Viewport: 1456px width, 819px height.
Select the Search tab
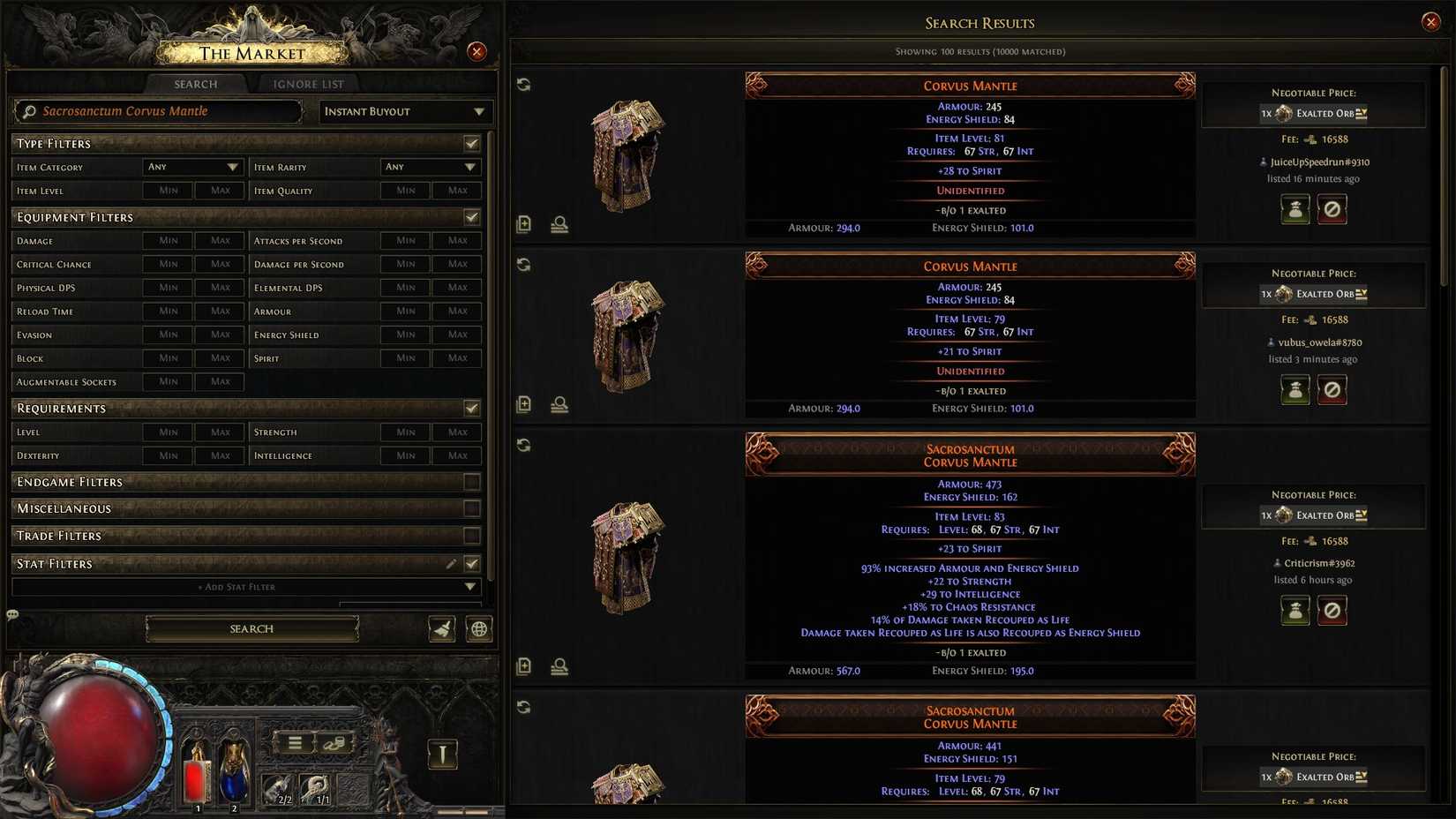point(195,84)
